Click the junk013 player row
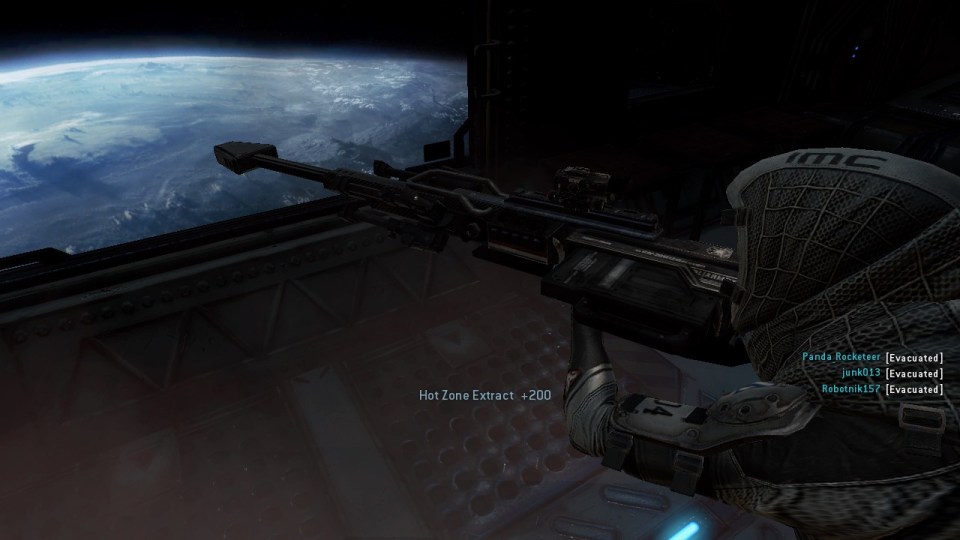The width and height of the screenshot is (960, 540). 861,373
